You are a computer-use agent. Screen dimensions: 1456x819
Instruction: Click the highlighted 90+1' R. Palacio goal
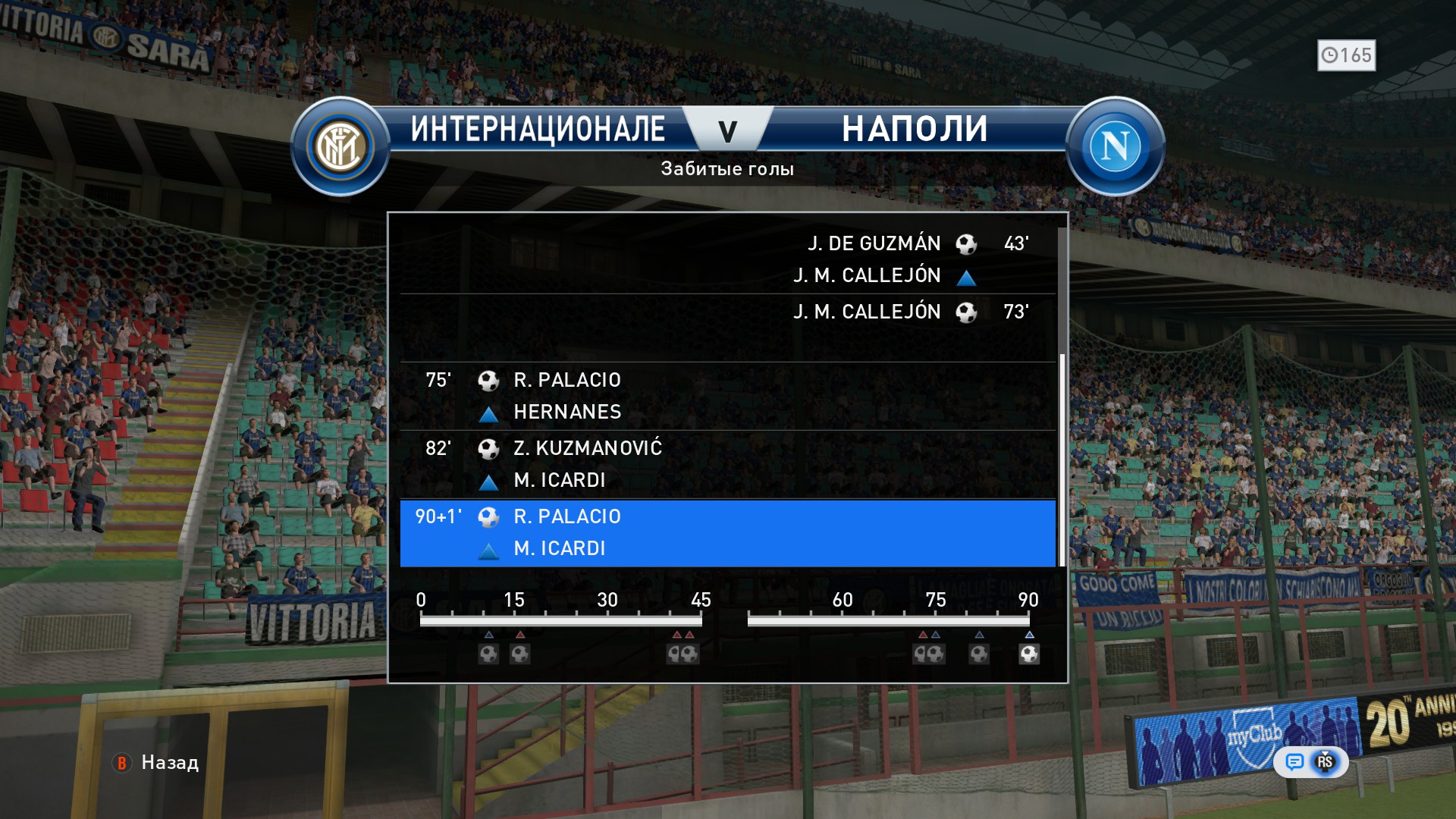[726, 533]
